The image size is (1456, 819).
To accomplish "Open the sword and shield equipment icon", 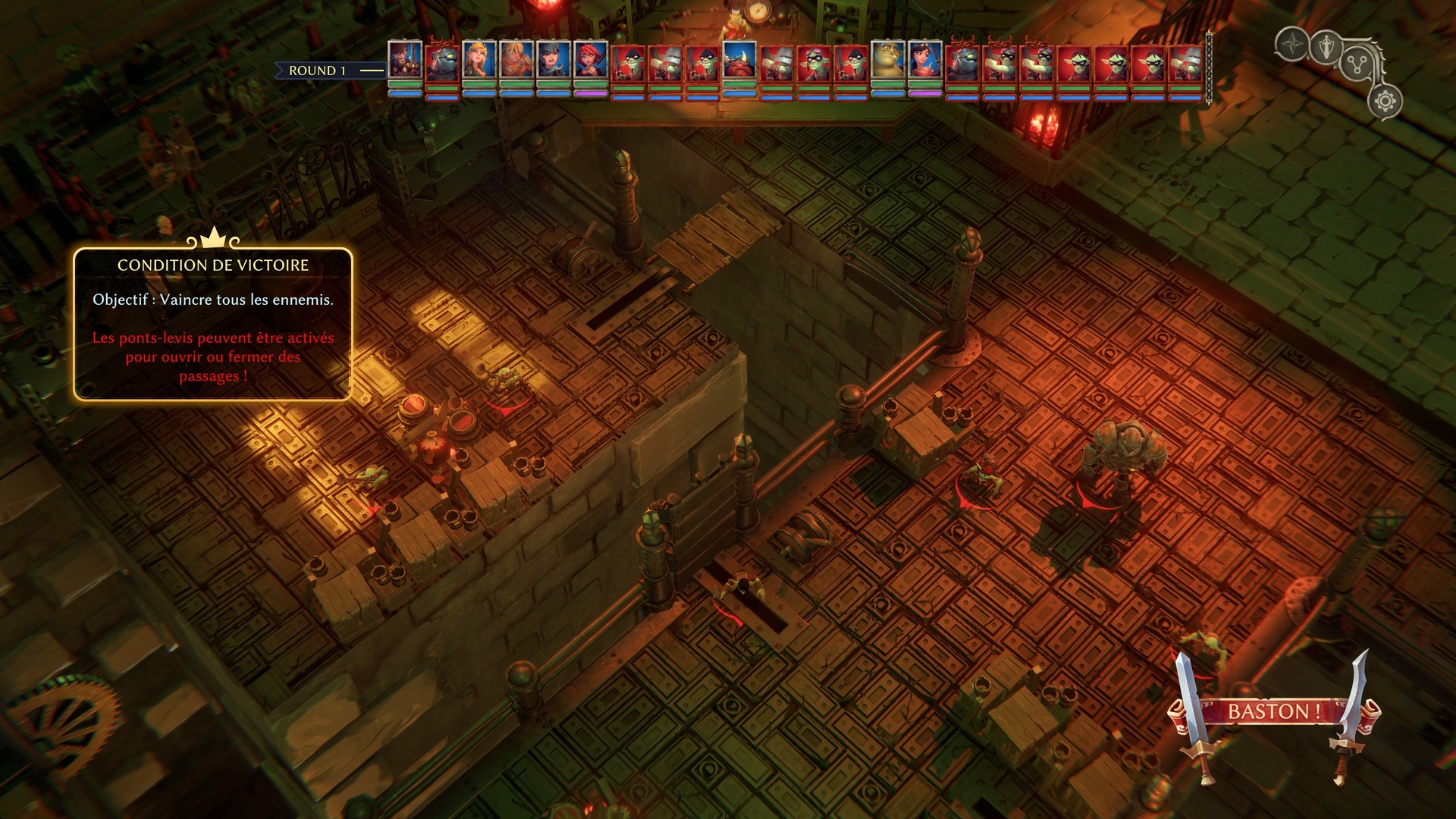I will pyautogui.click(x=1325, y=47).
